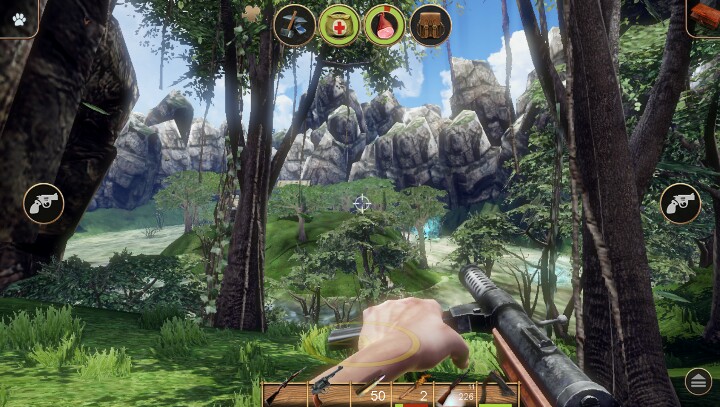Image resolution: width=720 pixels, height=407 pixels.
Task: Open the leather backpack inventory
Action: tap(430, 25)
